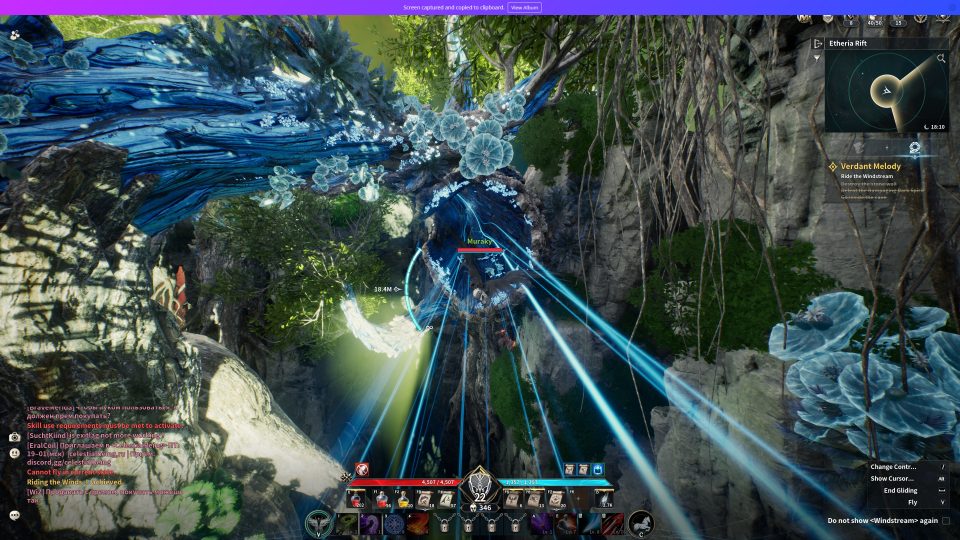The width and height of the screenshot is (960, 540).
Task: Open the chat speech bubble icon
Action: click(15, 515)
